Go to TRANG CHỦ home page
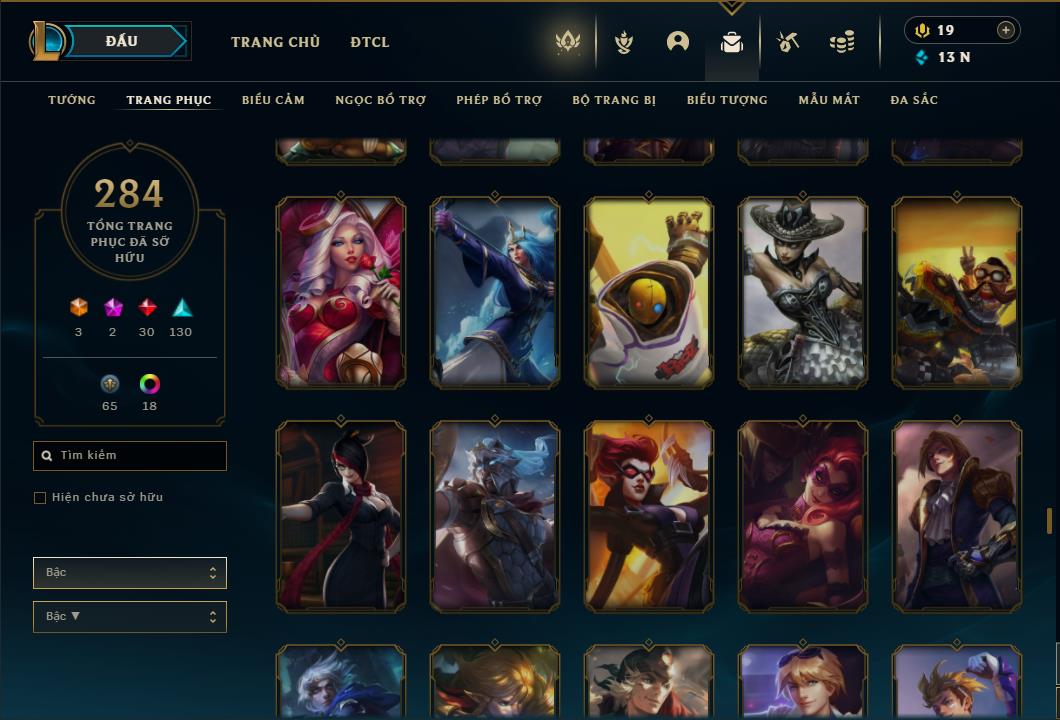This screenshot has width=1060, height=720. tap(275, 42)
